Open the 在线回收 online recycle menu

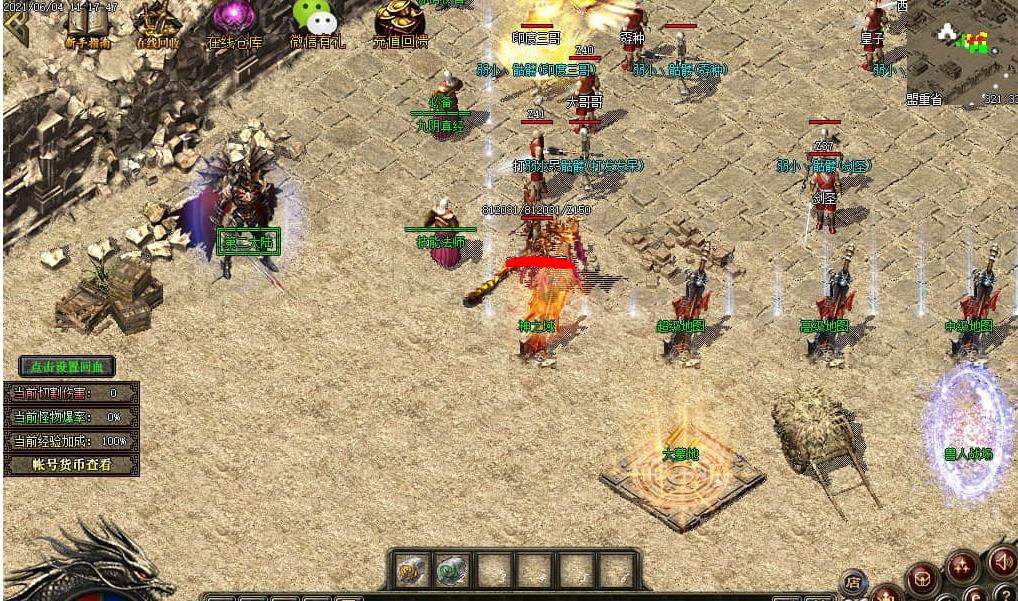click(x=158, y=24)
